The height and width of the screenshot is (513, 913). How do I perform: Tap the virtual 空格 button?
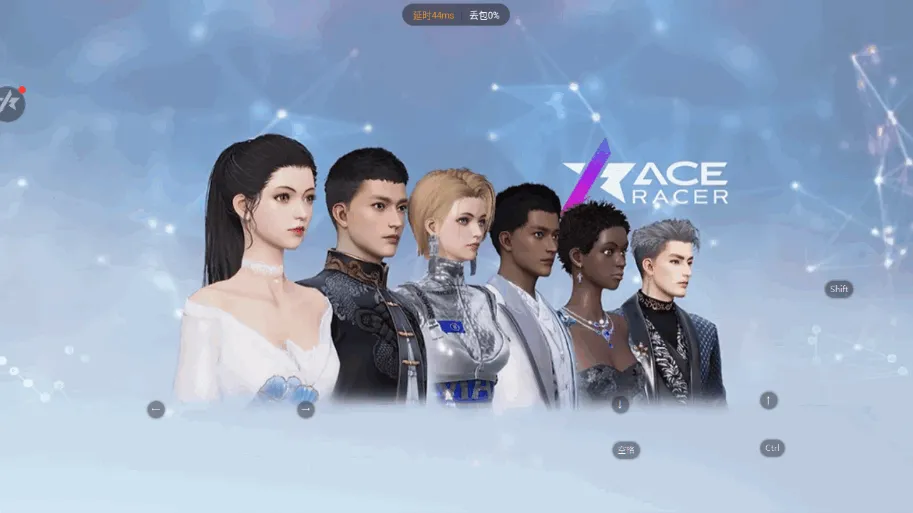tap(626, 450)
